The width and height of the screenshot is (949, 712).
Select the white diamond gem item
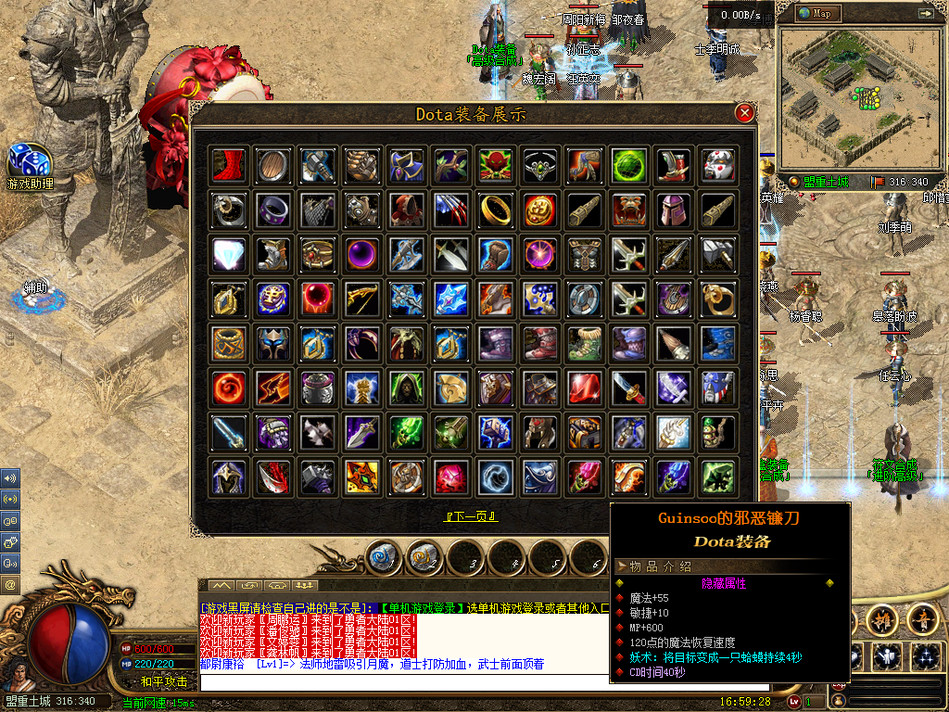[230, 254]
